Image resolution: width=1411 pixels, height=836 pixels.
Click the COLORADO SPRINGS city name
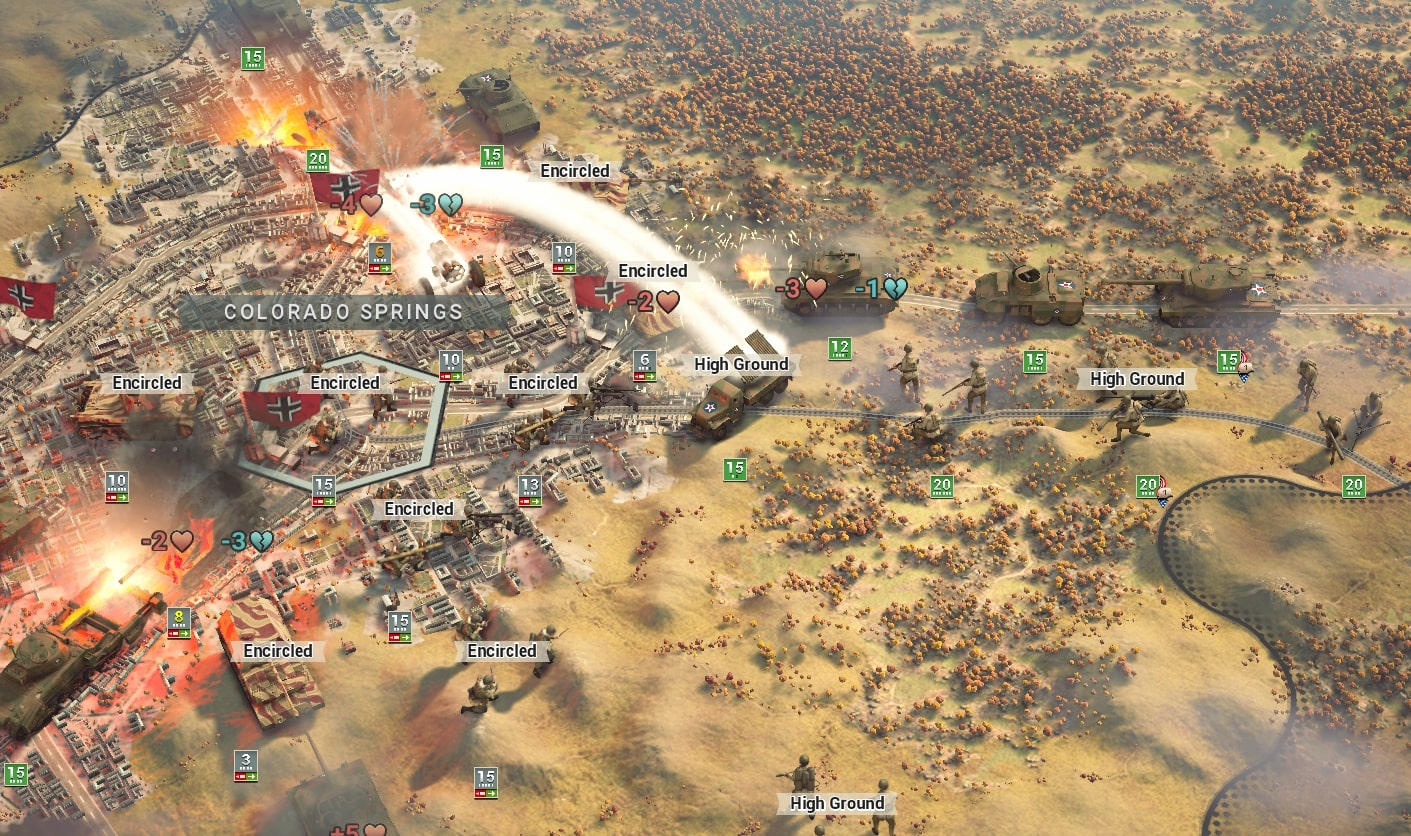[x=345, y=312]
